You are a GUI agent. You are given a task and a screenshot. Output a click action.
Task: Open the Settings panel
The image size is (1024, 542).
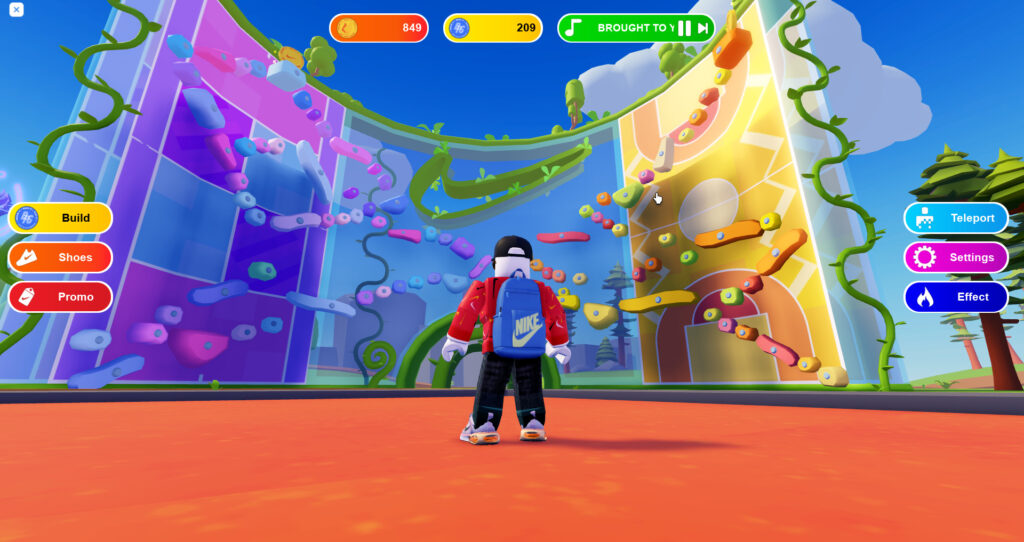coord(956,257)
